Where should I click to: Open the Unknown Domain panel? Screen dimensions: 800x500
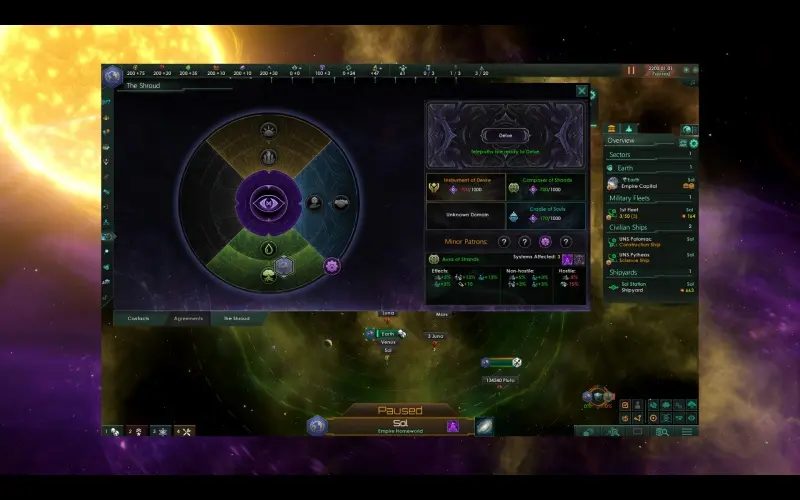pyautogui.click(x=463, y=214)
